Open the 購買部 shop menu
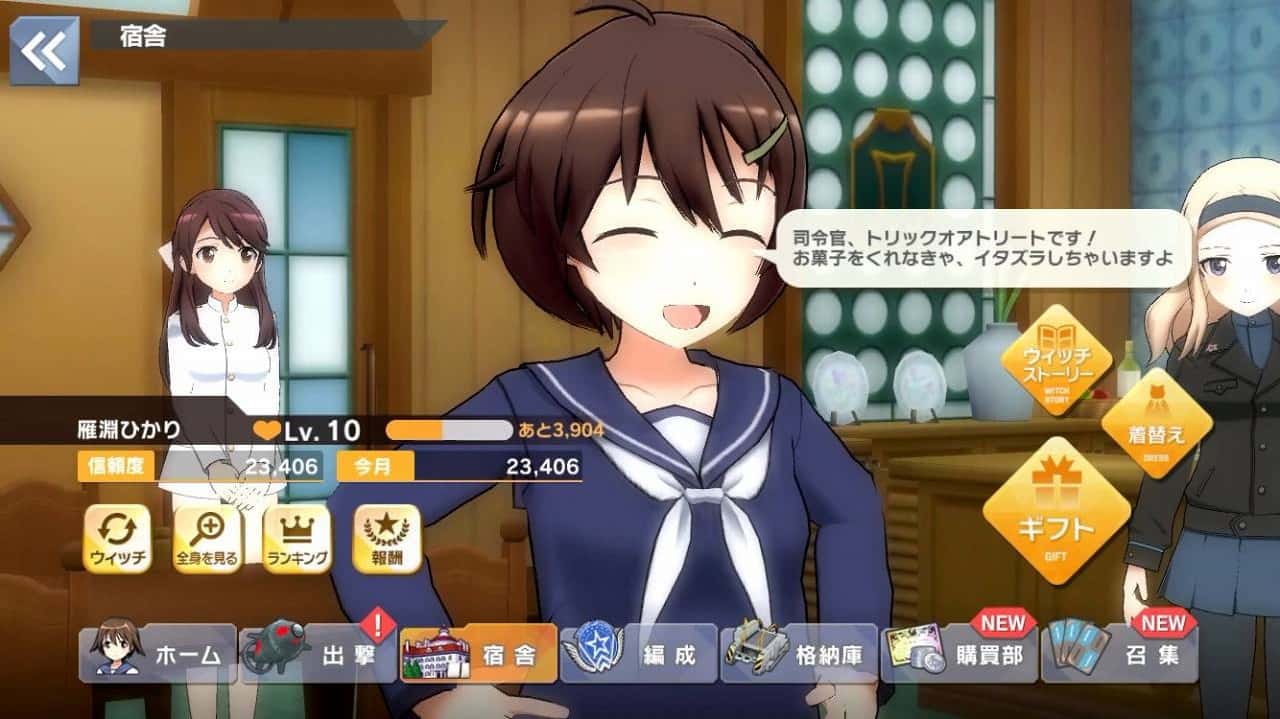Viewport: 1280px width, 719px height. point(959,655)
